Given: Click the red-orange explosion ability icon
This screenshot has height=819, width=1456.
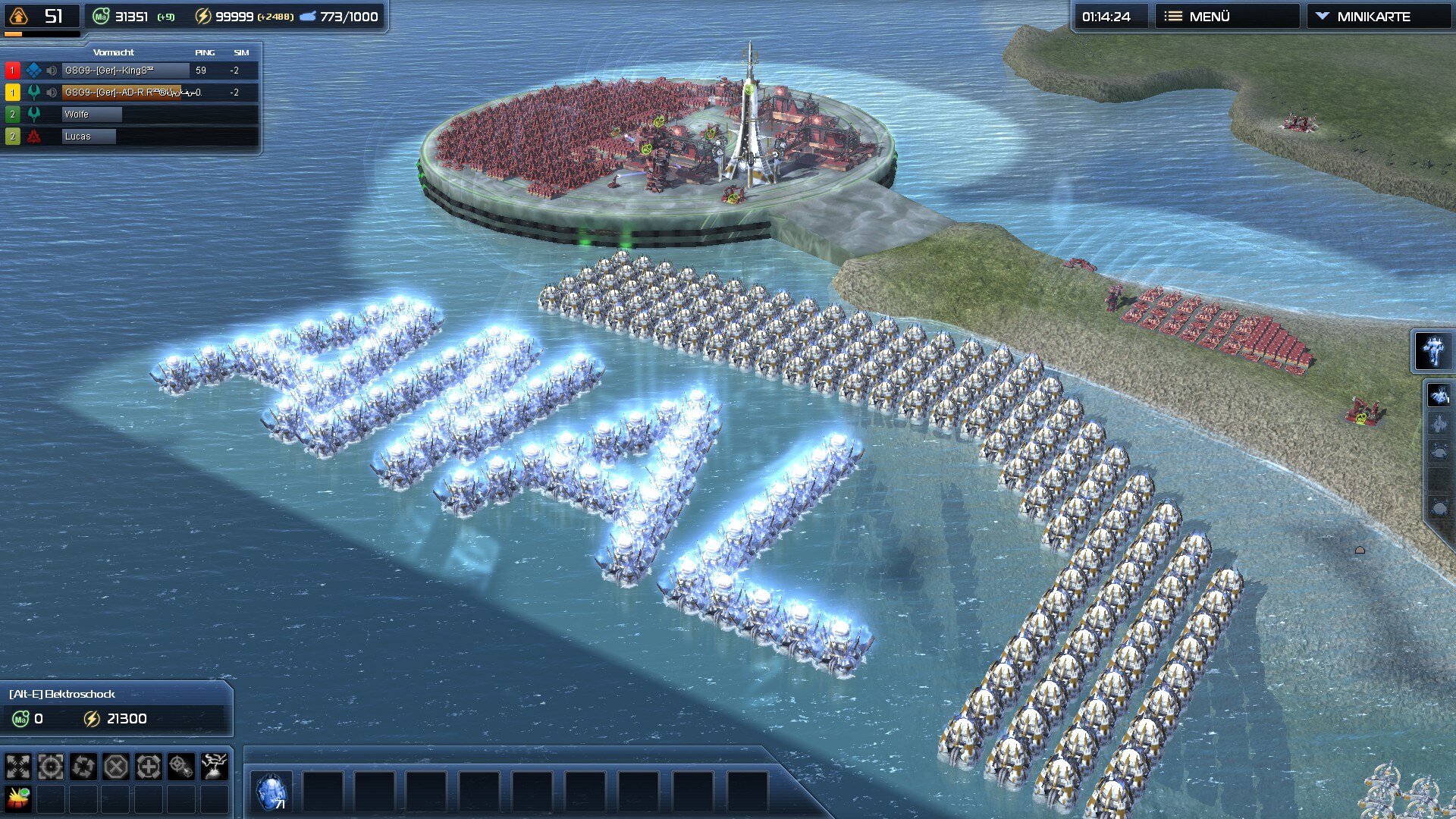Looking at the screenshot, I should click(x=18, y=799).
